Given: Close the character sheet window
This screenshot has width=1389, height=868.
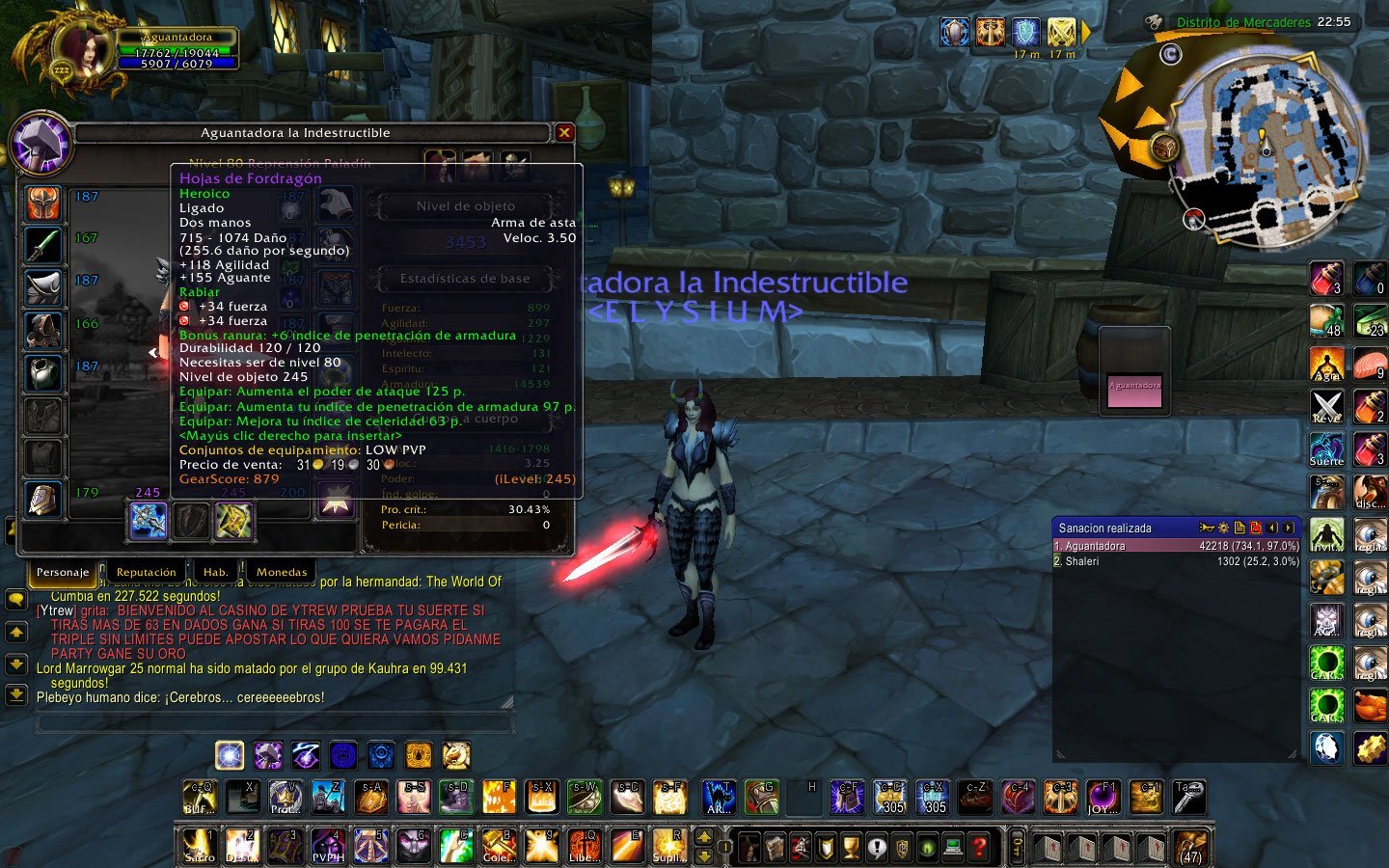Looking at the screenshot, I should coord(564,133).
